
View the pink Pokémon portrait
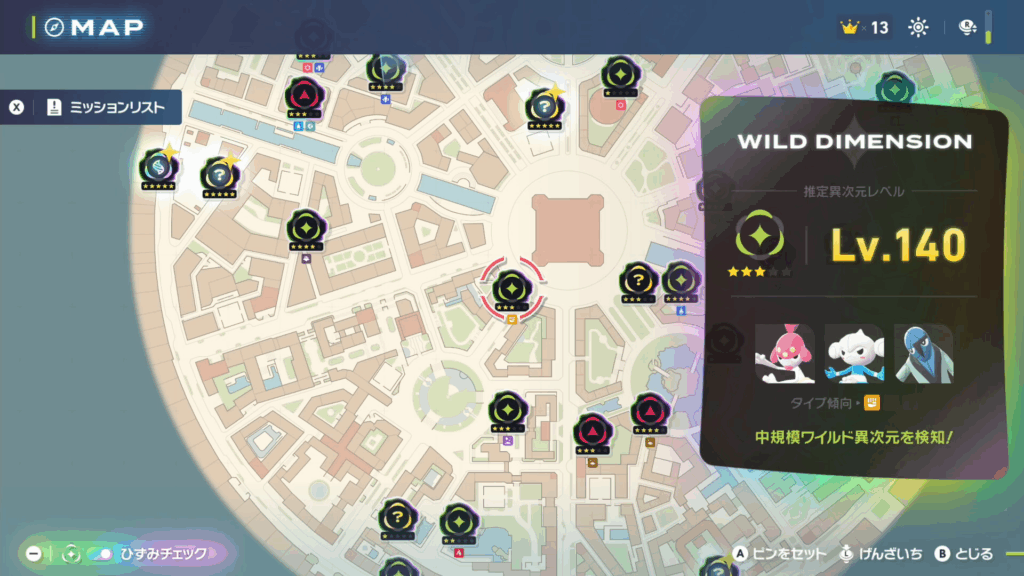pyautogui.click(x=785, y=353)
